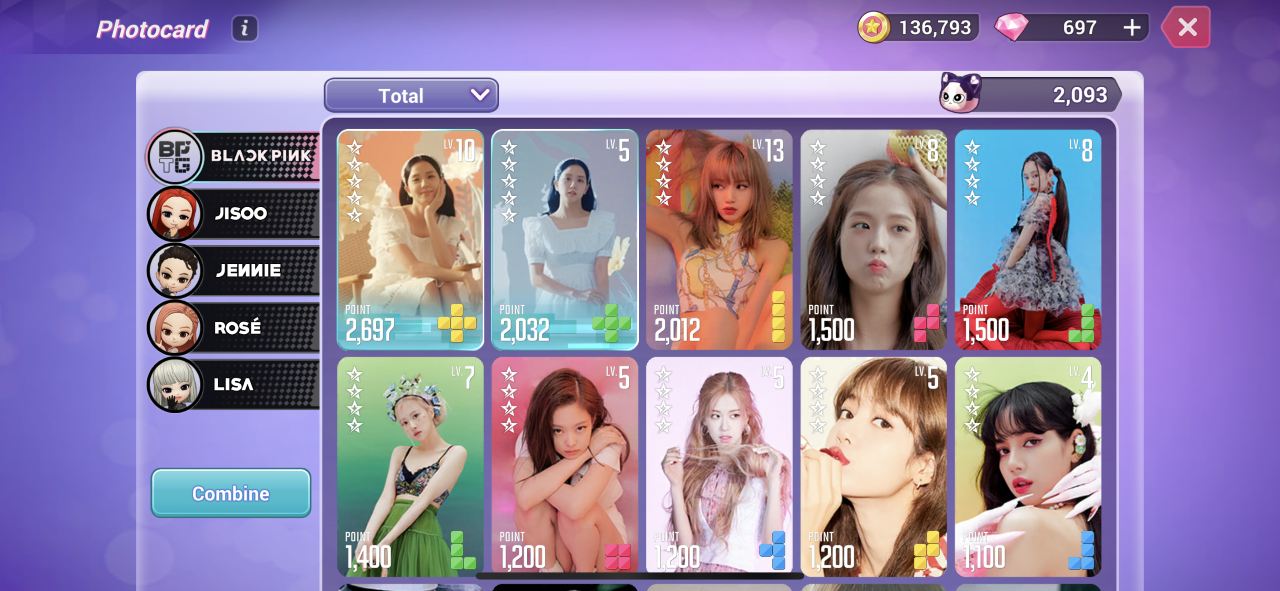Select the level 10 card with 2,697 points
The width and height of the screenshot is (1280, 591).
[x=410, y=240]
